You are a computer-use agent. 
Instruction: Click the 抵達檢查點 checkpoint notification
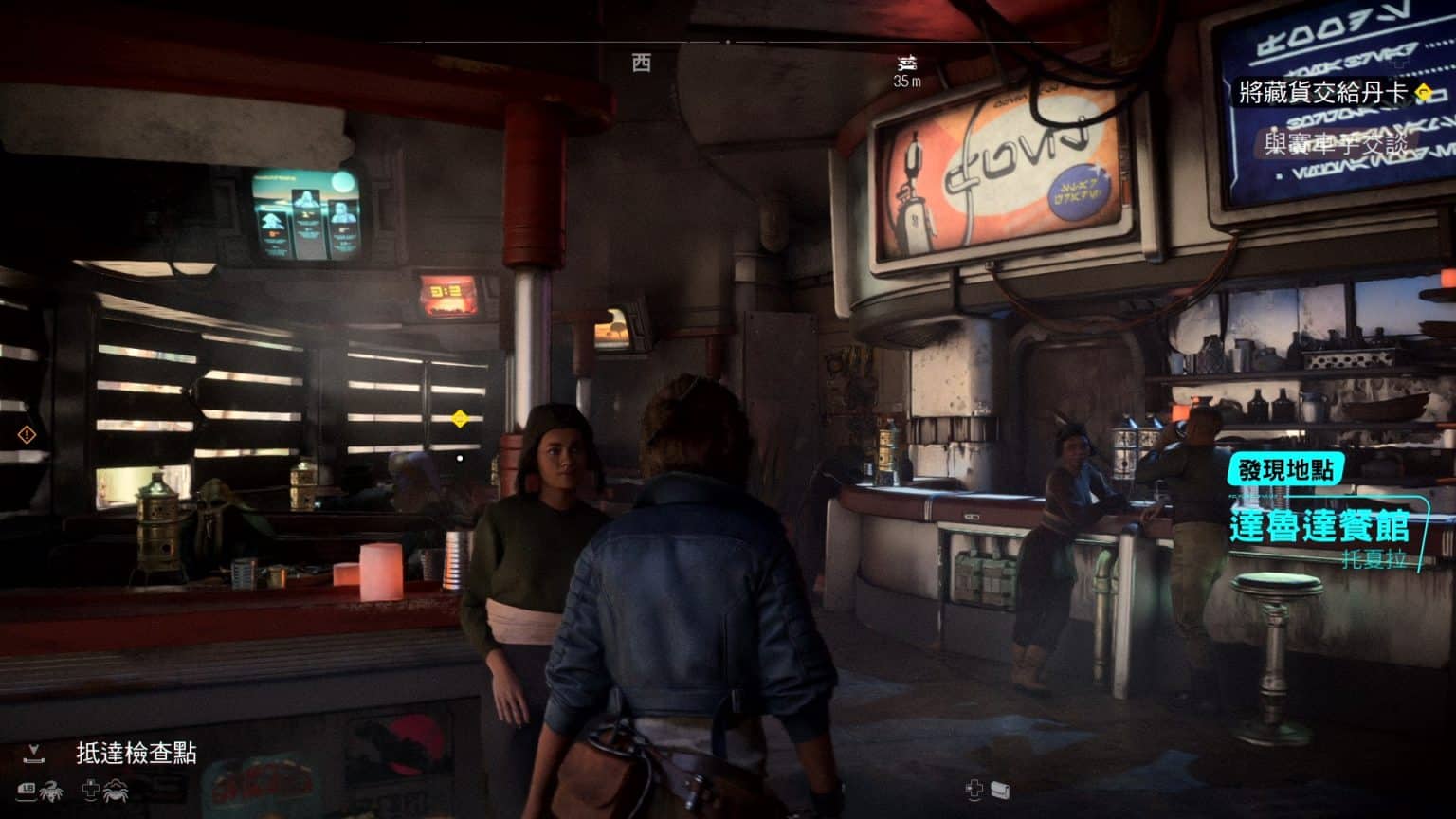coord(136,753)
